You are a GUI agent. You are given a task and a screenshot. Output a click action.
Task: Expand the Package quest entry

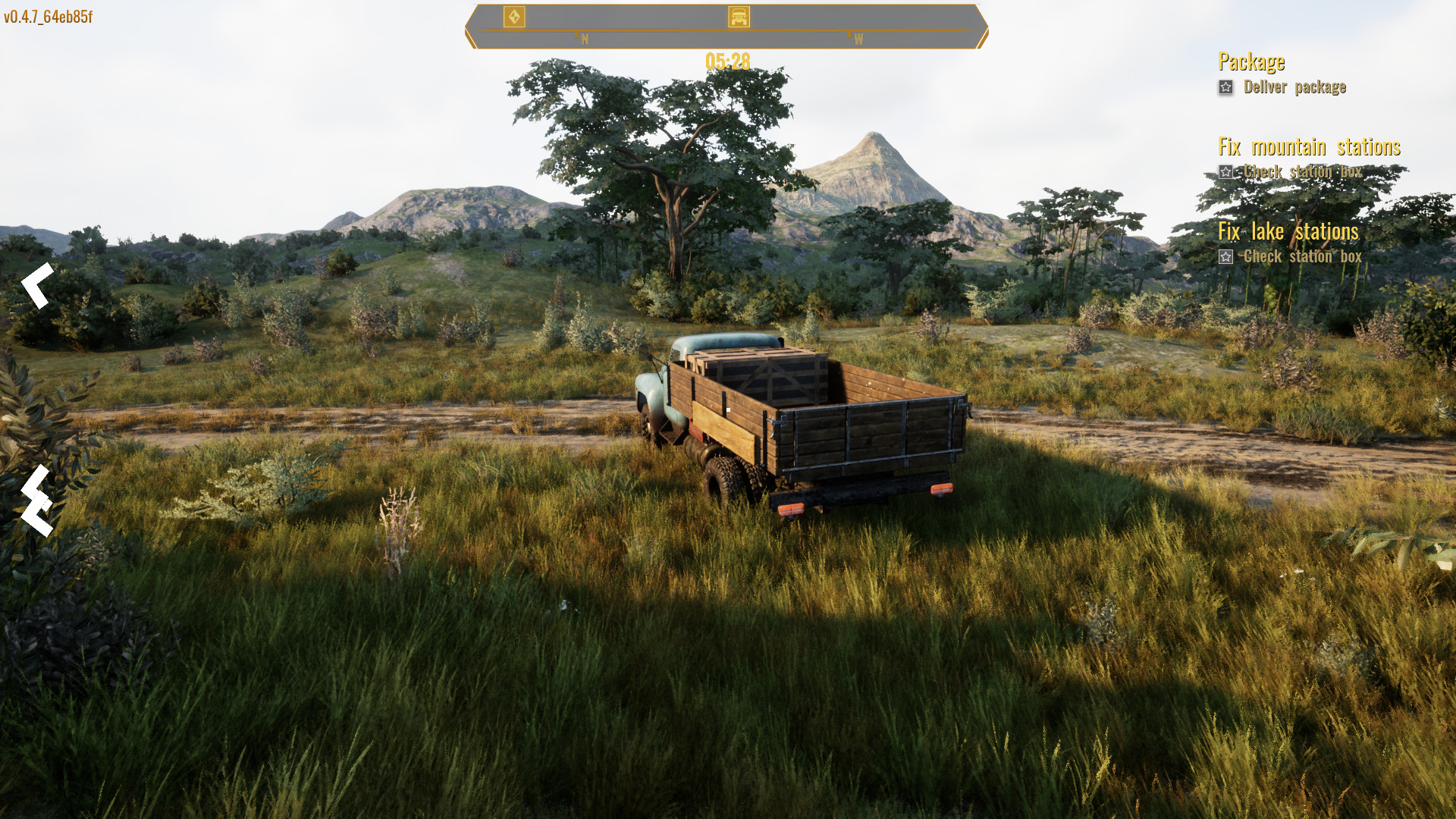(x=1252, y=61)
